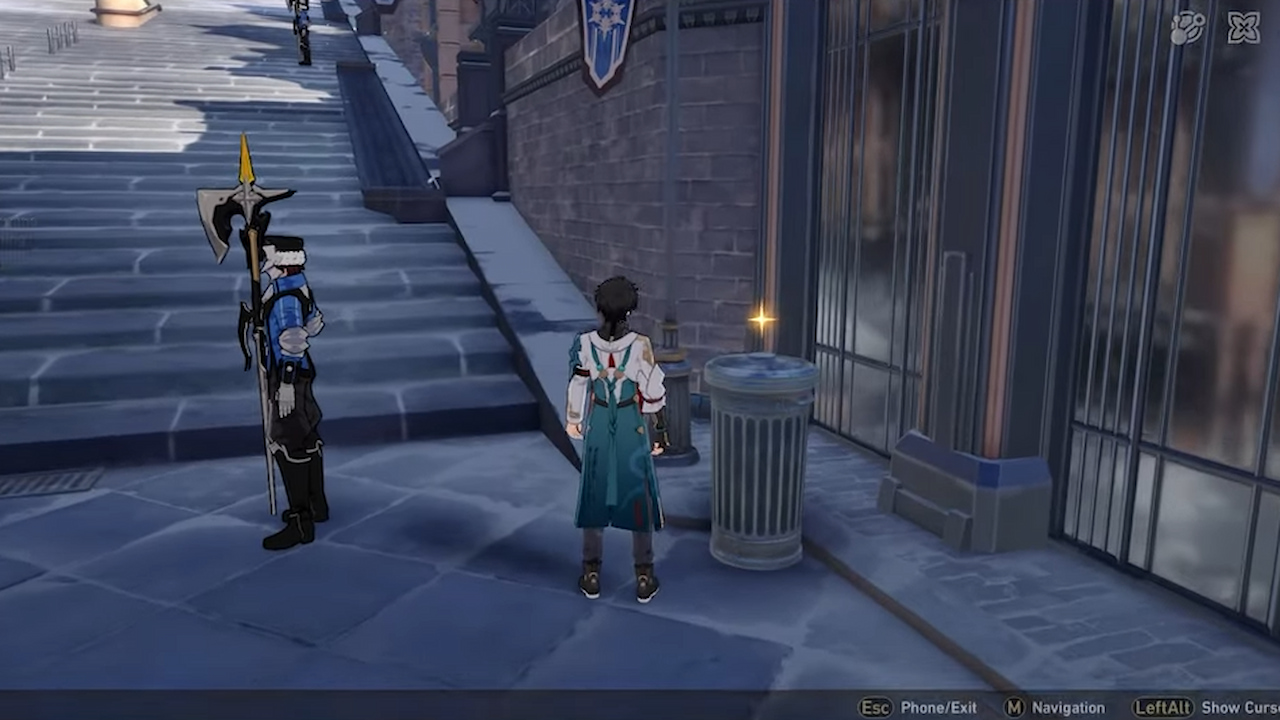Click the Phone/Exit label
Viewport: 1280px width, 720px height.
(937, 707)
